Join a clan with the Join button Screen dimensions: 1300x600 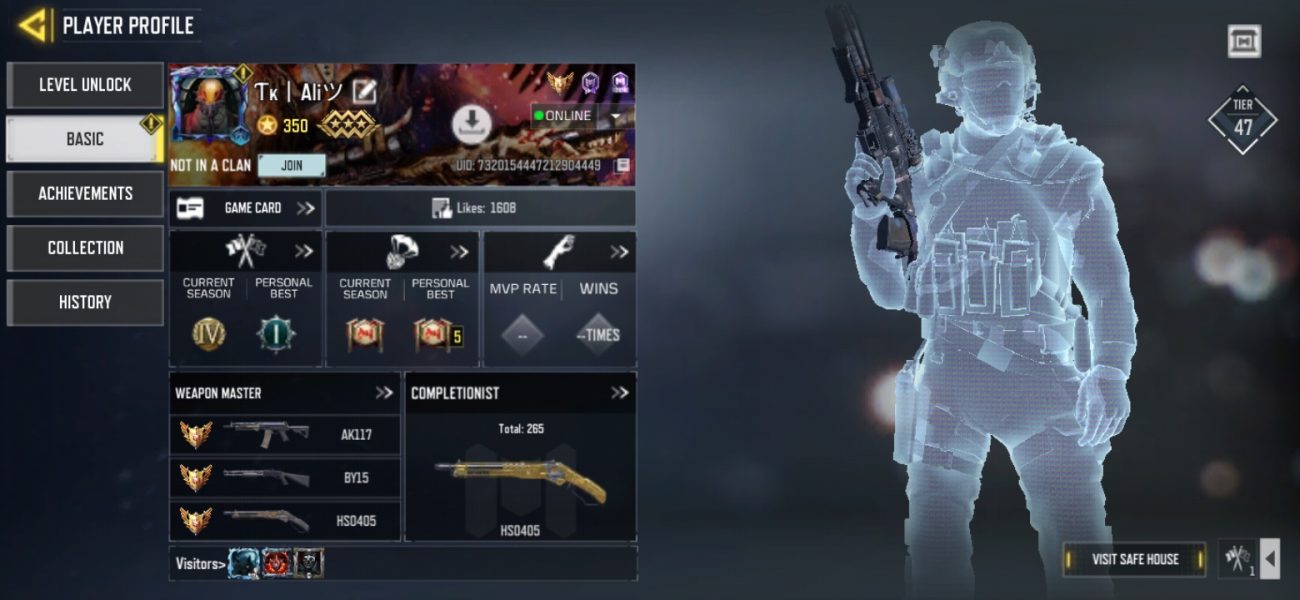click(291, 165)
